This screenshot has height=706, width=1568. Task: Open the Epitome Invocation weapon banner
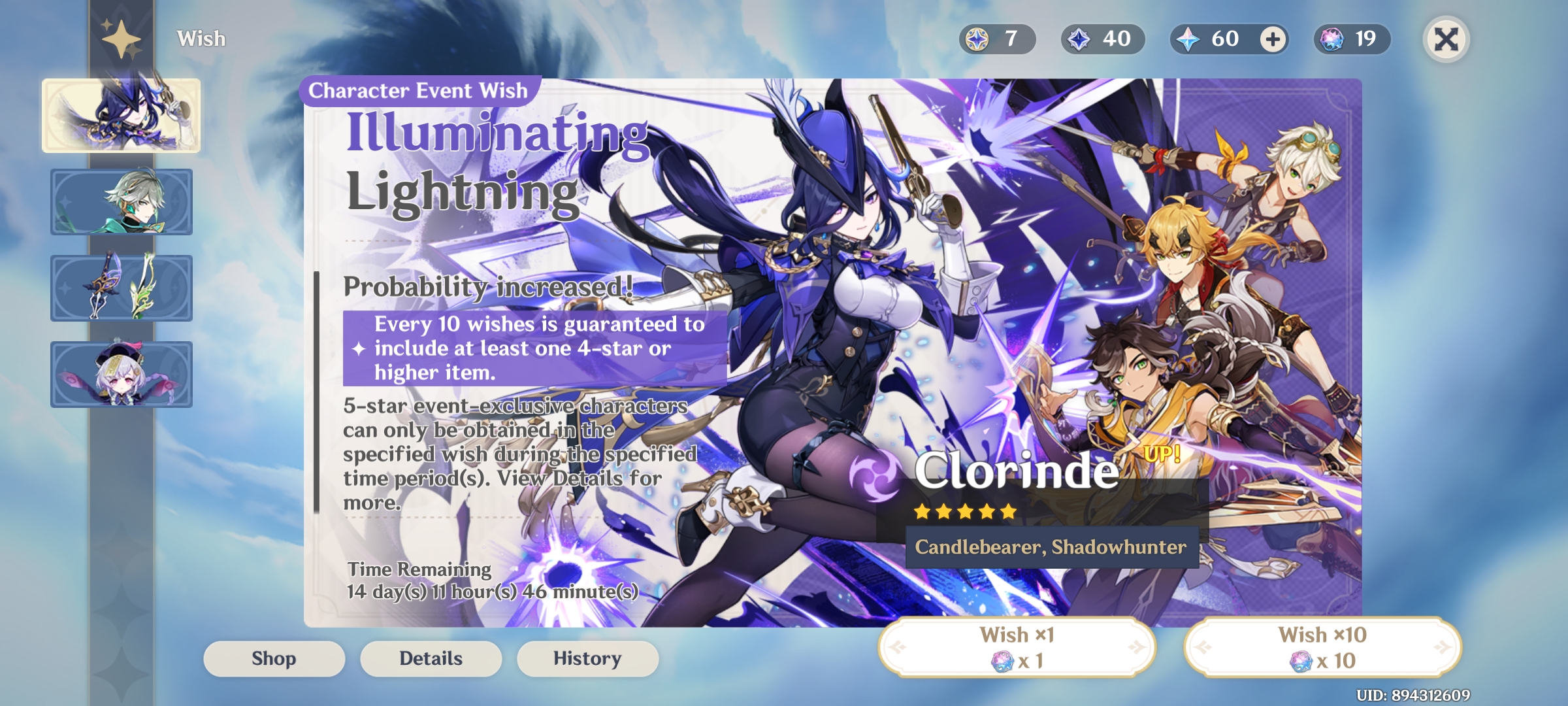(x=122, y=288)
